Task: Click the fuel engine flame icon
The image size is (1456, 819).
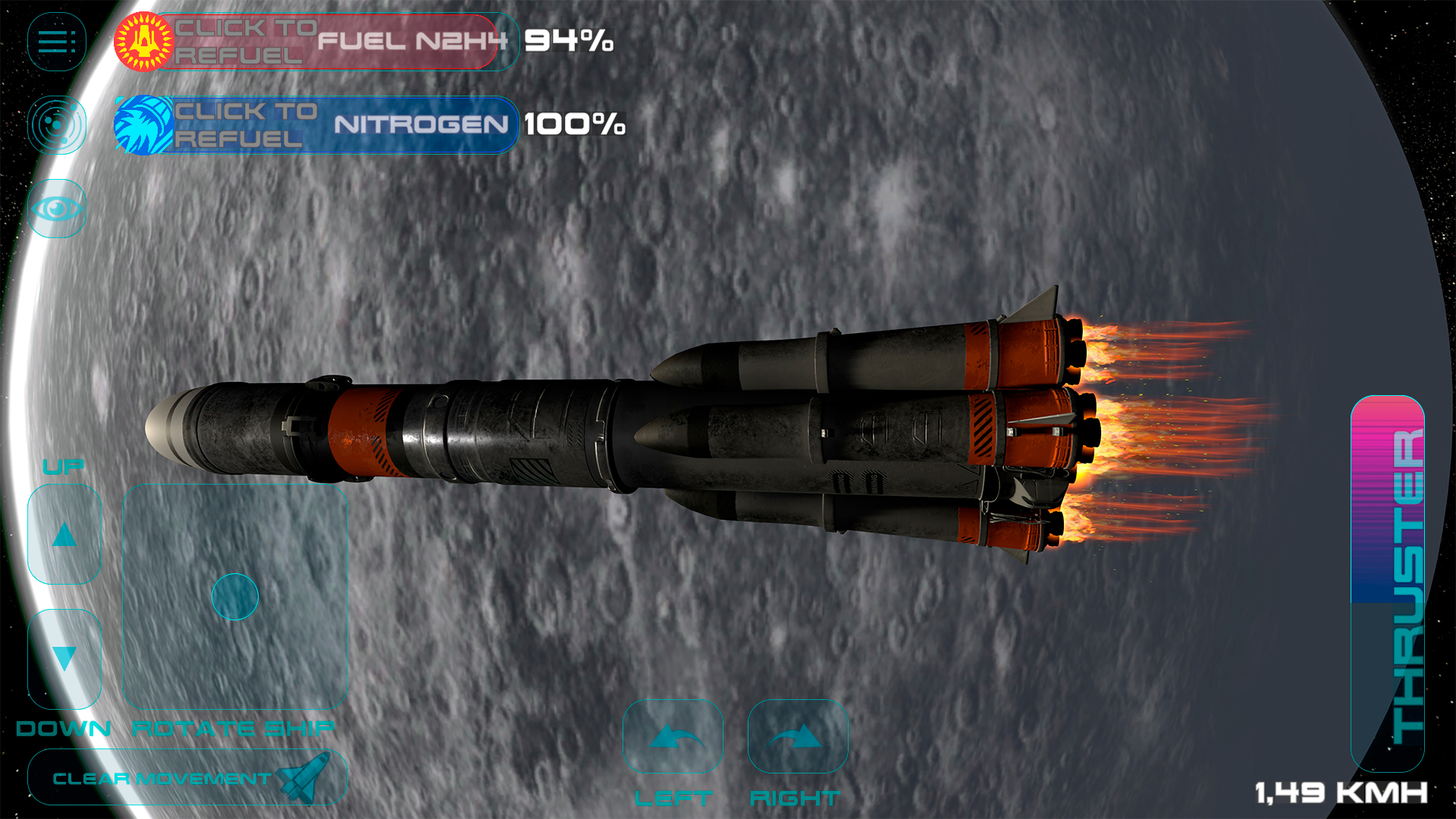Action: coord(143,43)
